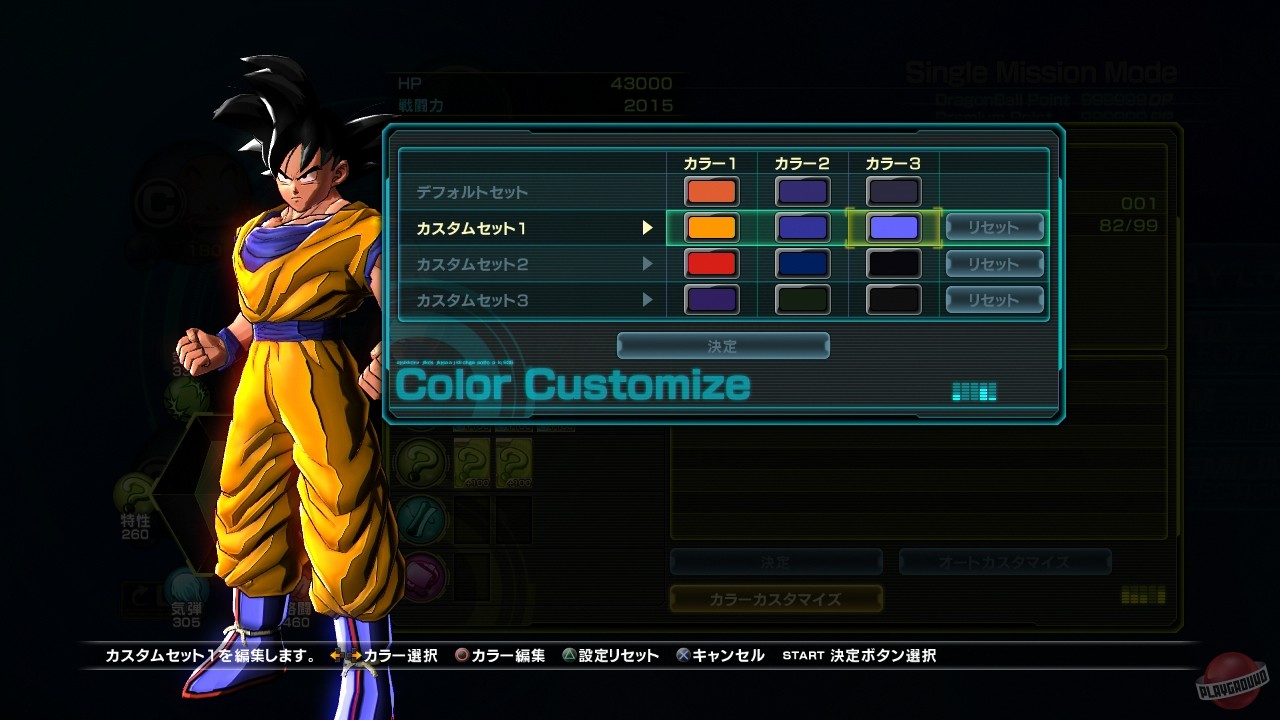This screenshot has height=720, width=1280.
Task: Click リセット beside カスタムセット1
Action: click(994, 227)
